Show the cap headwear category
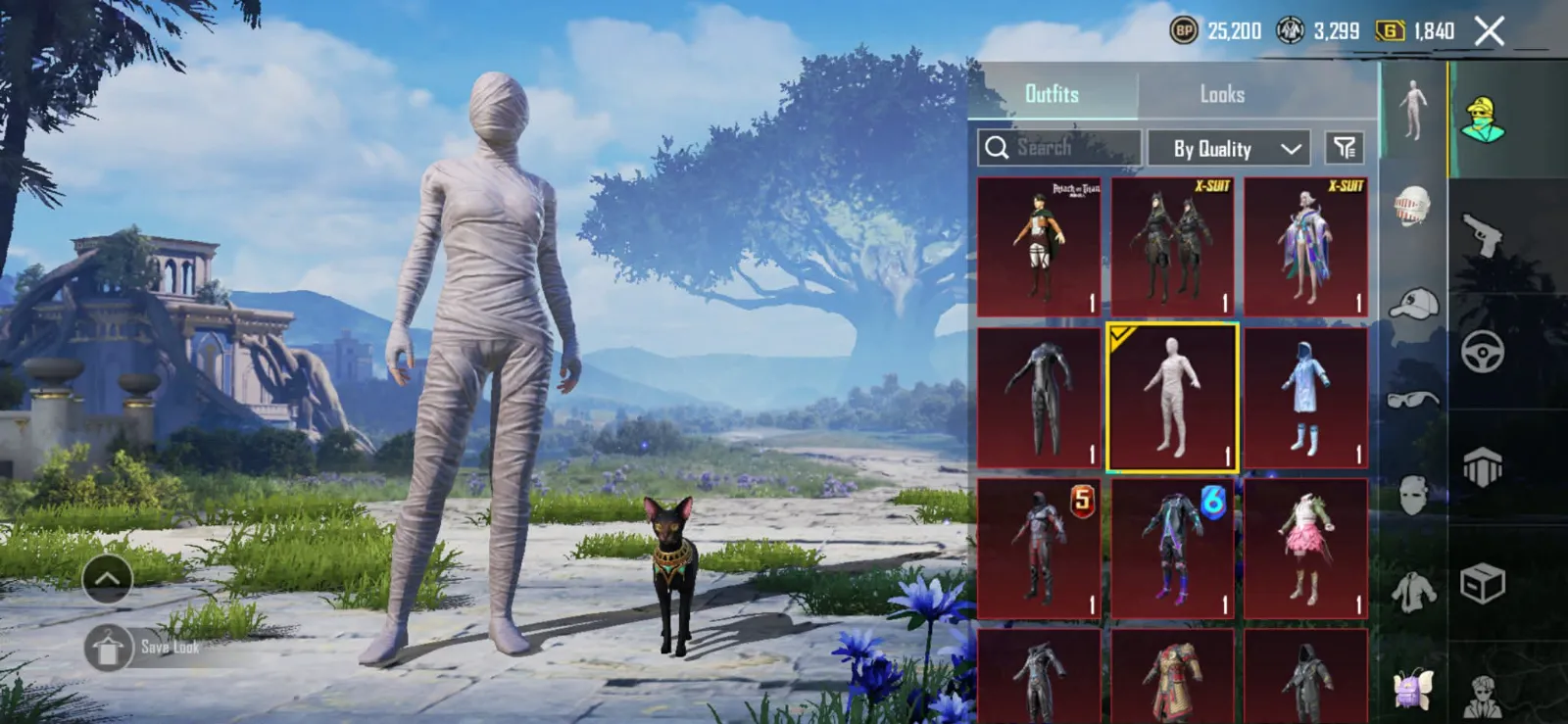Viewport: 1568px width, 724px height. pos(1412,304)
